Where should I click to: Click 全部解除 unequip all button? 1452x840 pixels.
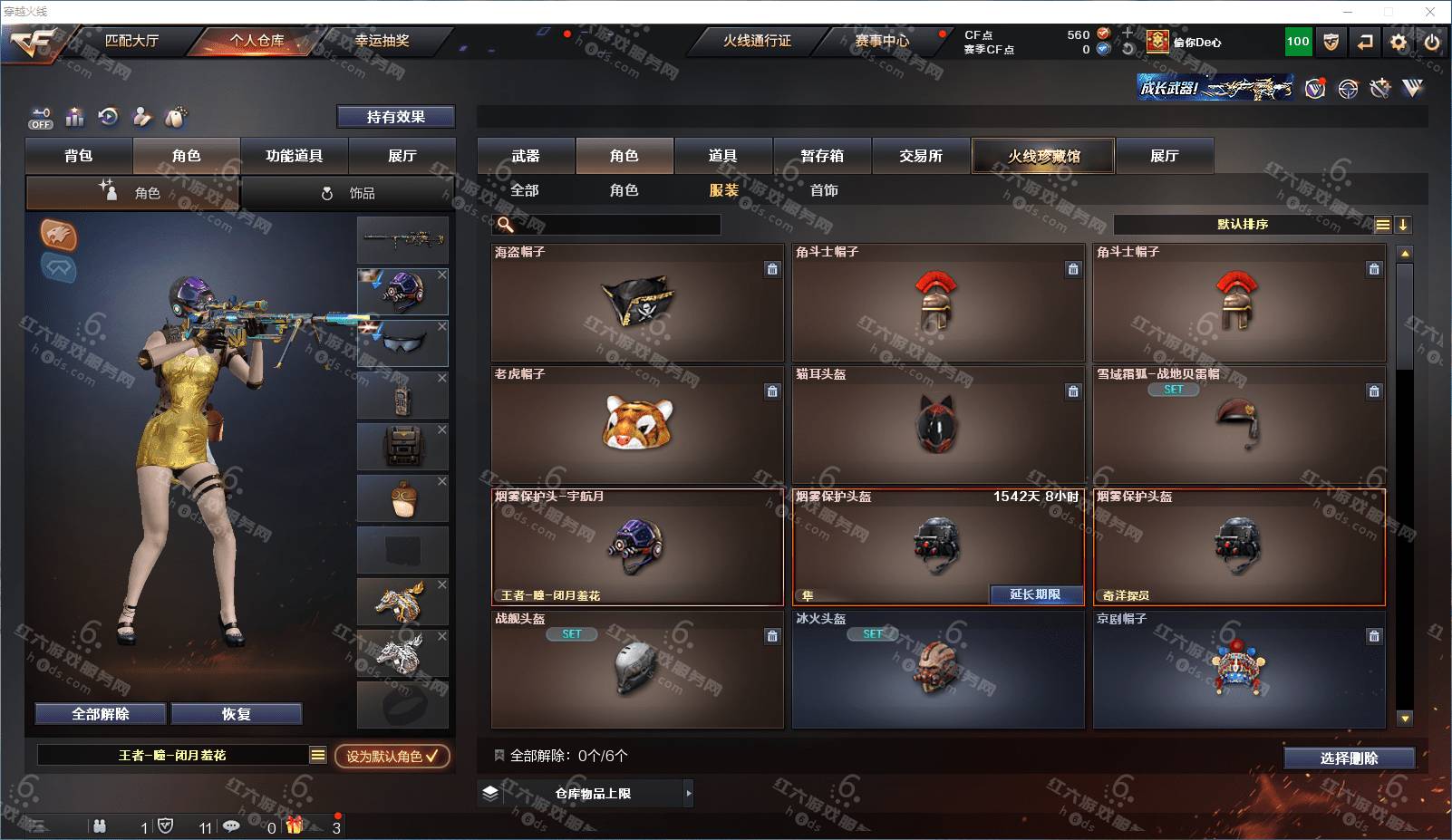[x=101, y=714]
